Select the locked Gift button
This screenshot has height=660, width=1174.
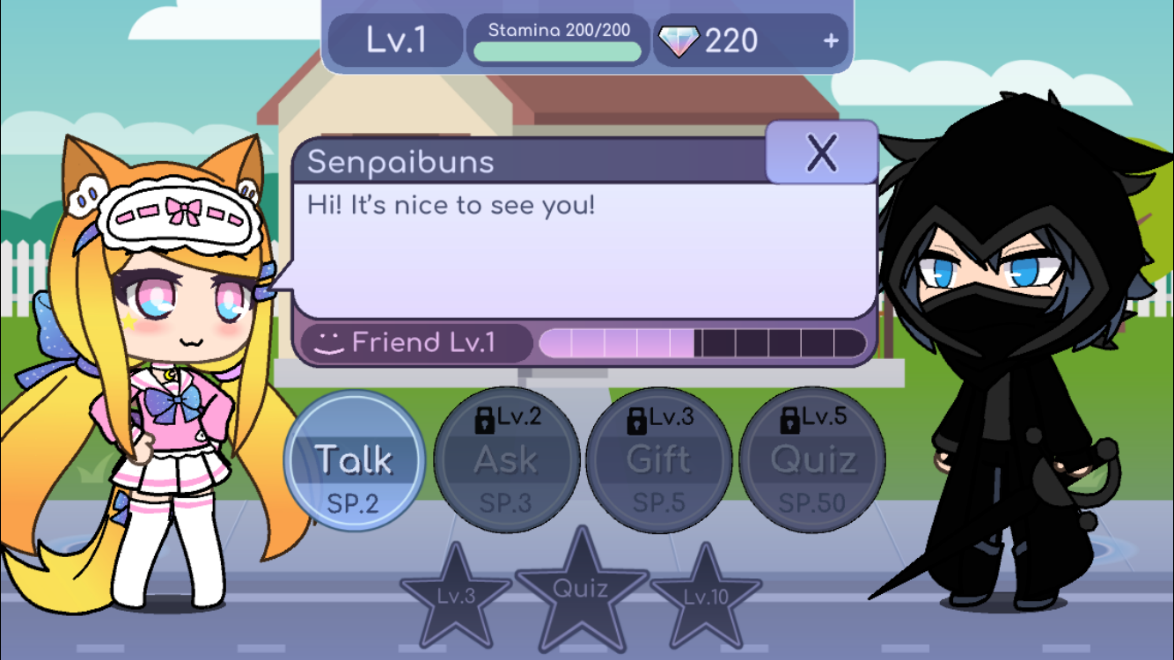click(659, 461)
